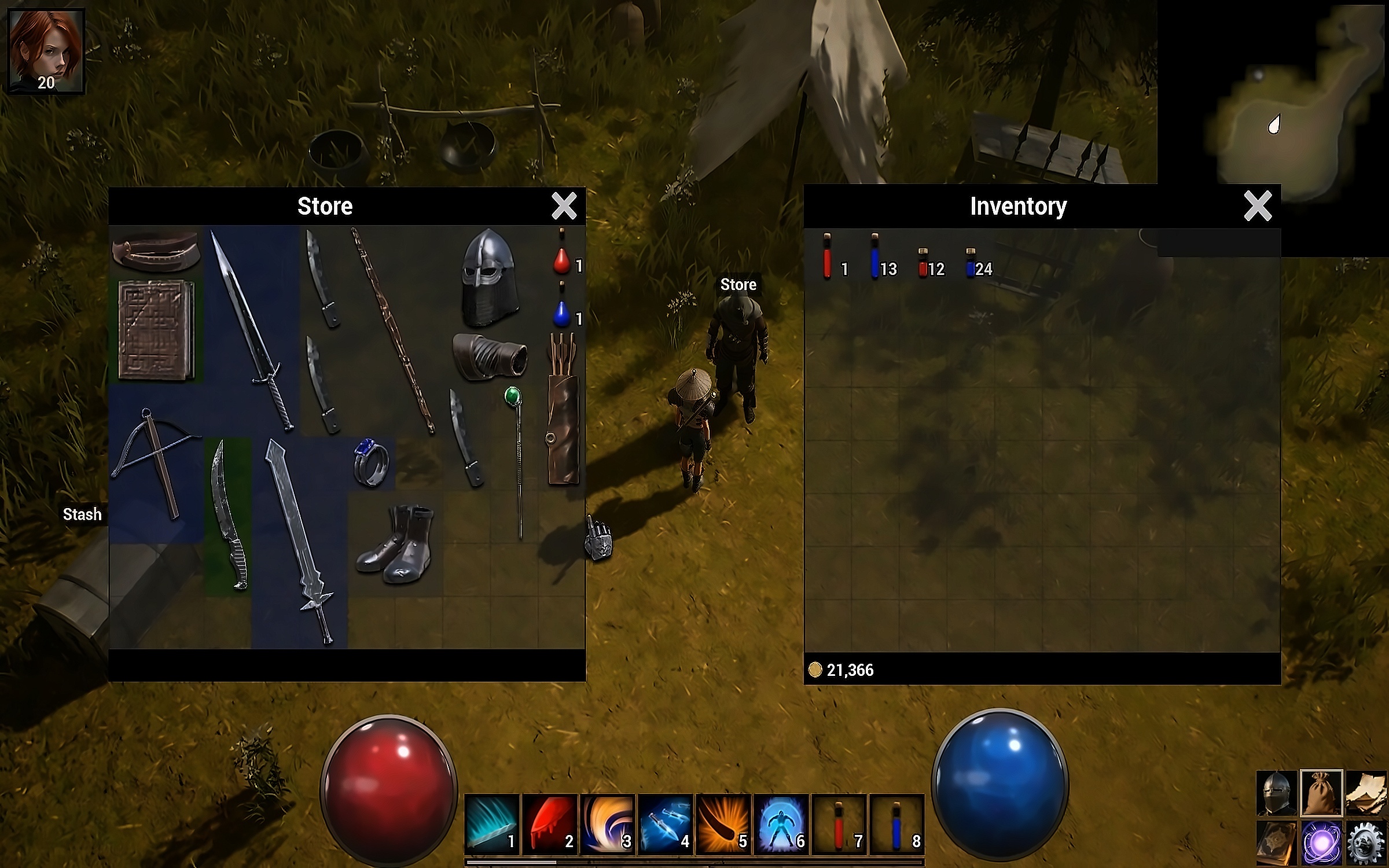Activate the skill in hotbar slot 5
Image resolution: width=1389 pixels, height=868 pixels.
[723, 824]
